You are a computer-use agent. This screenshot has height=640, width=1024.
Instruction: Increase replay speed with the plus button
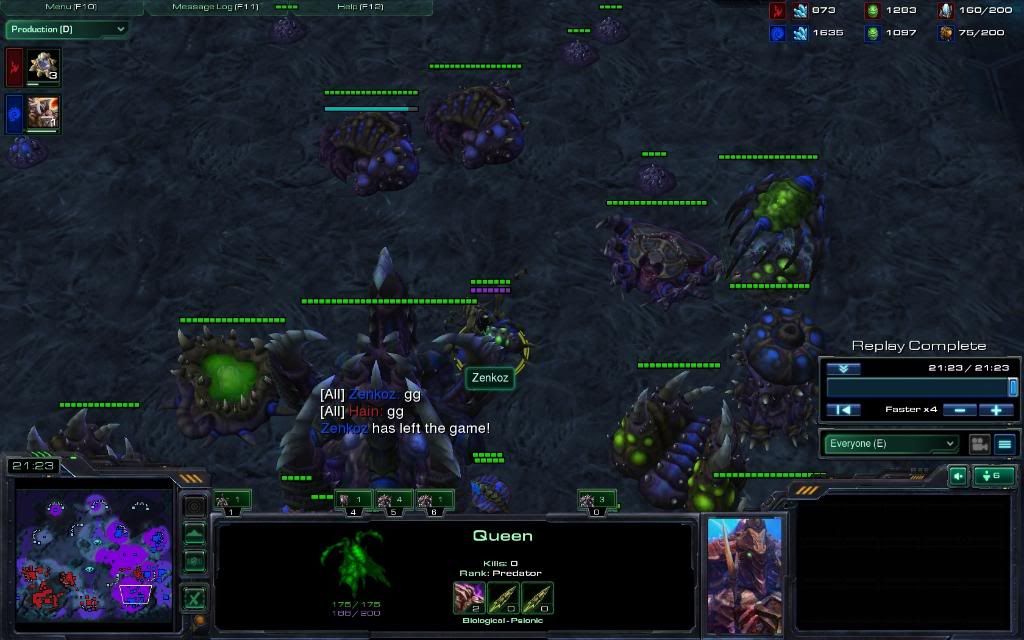pyautogui.click(x=997, y=410)
